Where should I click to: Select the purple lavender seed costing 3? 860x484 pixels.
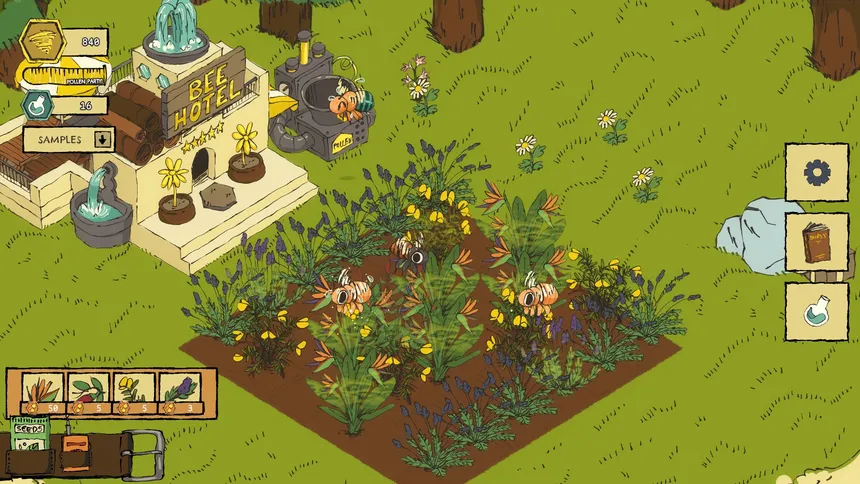(180, 391)
